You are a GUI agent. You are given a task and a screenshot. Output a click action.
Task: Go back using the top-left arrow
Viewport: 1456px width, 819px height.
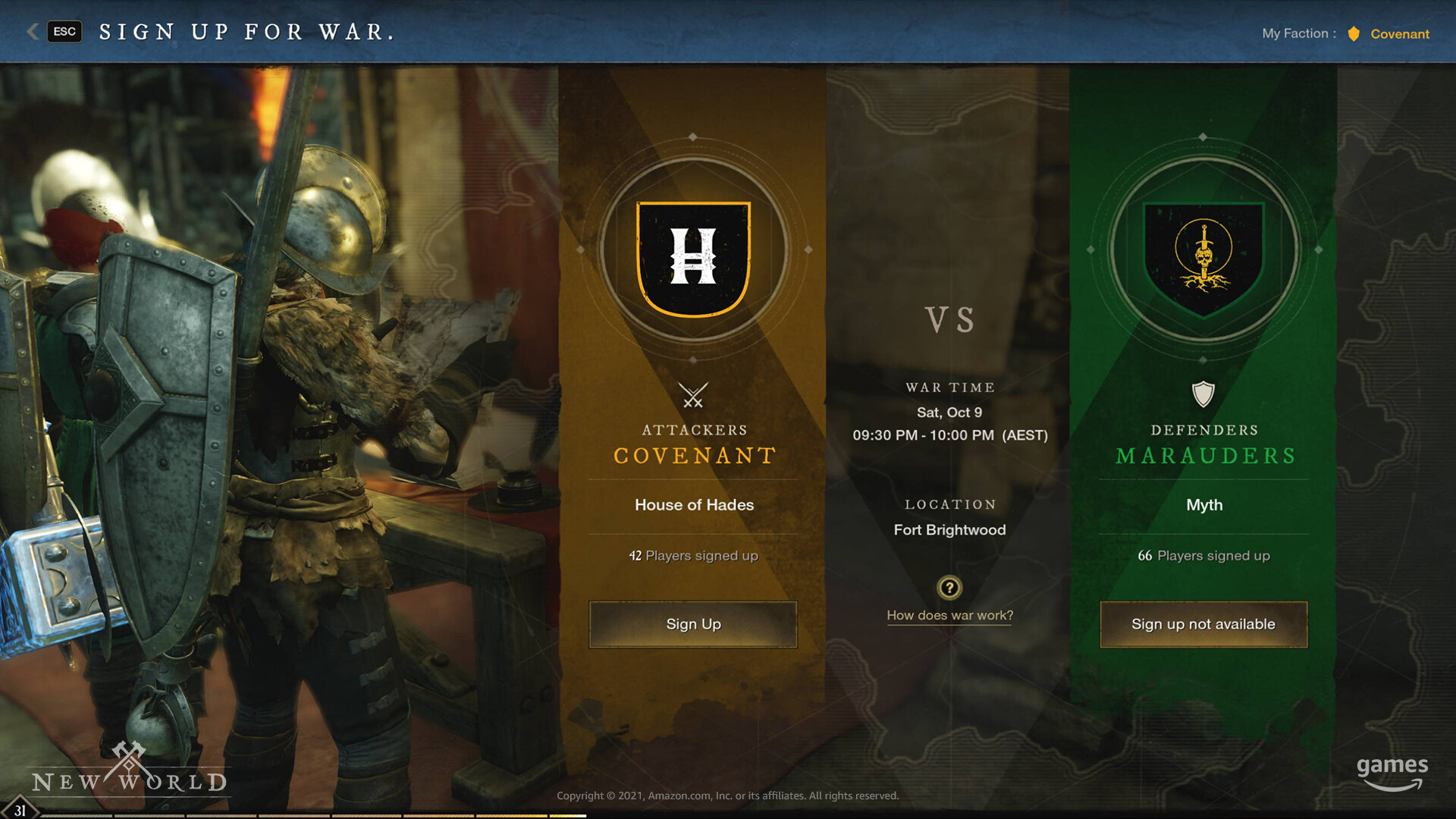(x=33, y=31)
